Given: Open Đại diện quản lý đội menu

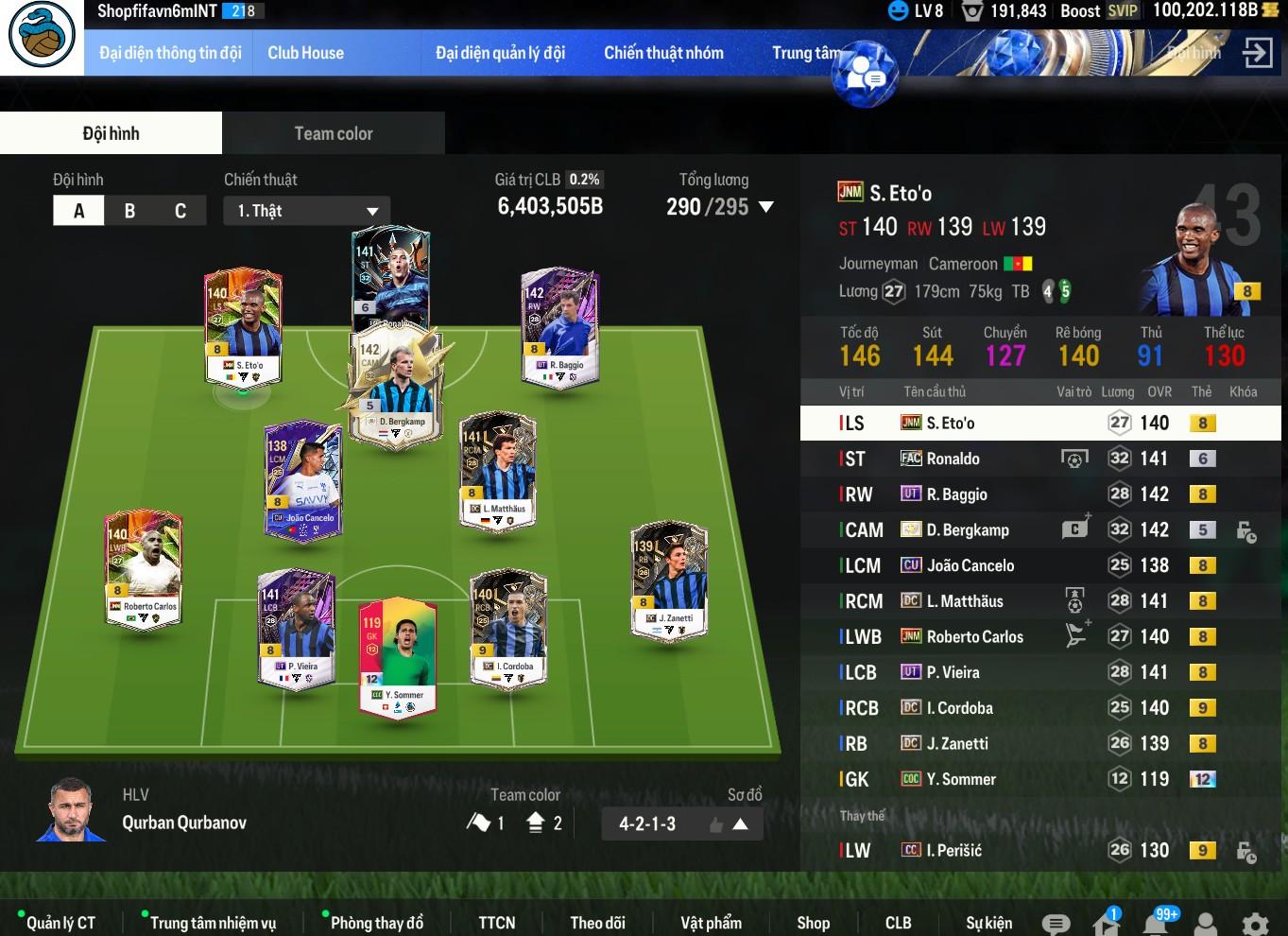Looking at the screenshot, I should [x=500, y=53].
